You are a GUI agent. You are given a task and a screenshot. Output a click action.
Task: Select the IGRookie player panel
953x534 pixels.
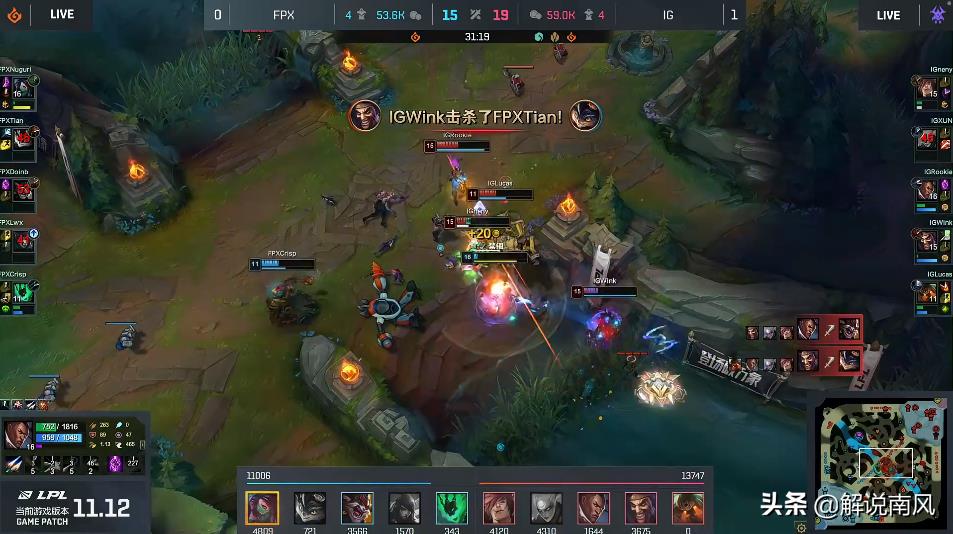(934, 191)
